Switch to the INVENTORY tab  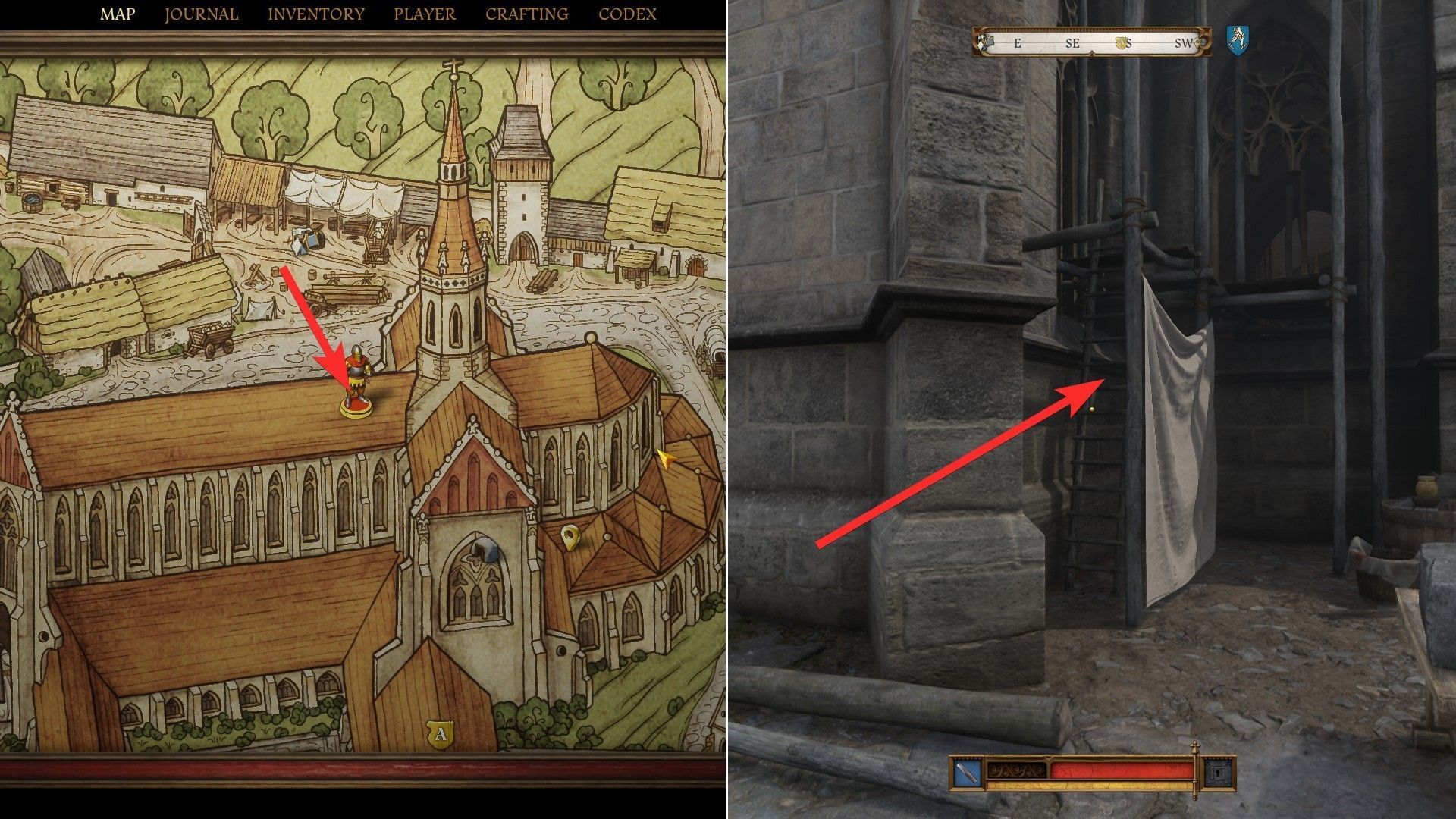(315, 13)
